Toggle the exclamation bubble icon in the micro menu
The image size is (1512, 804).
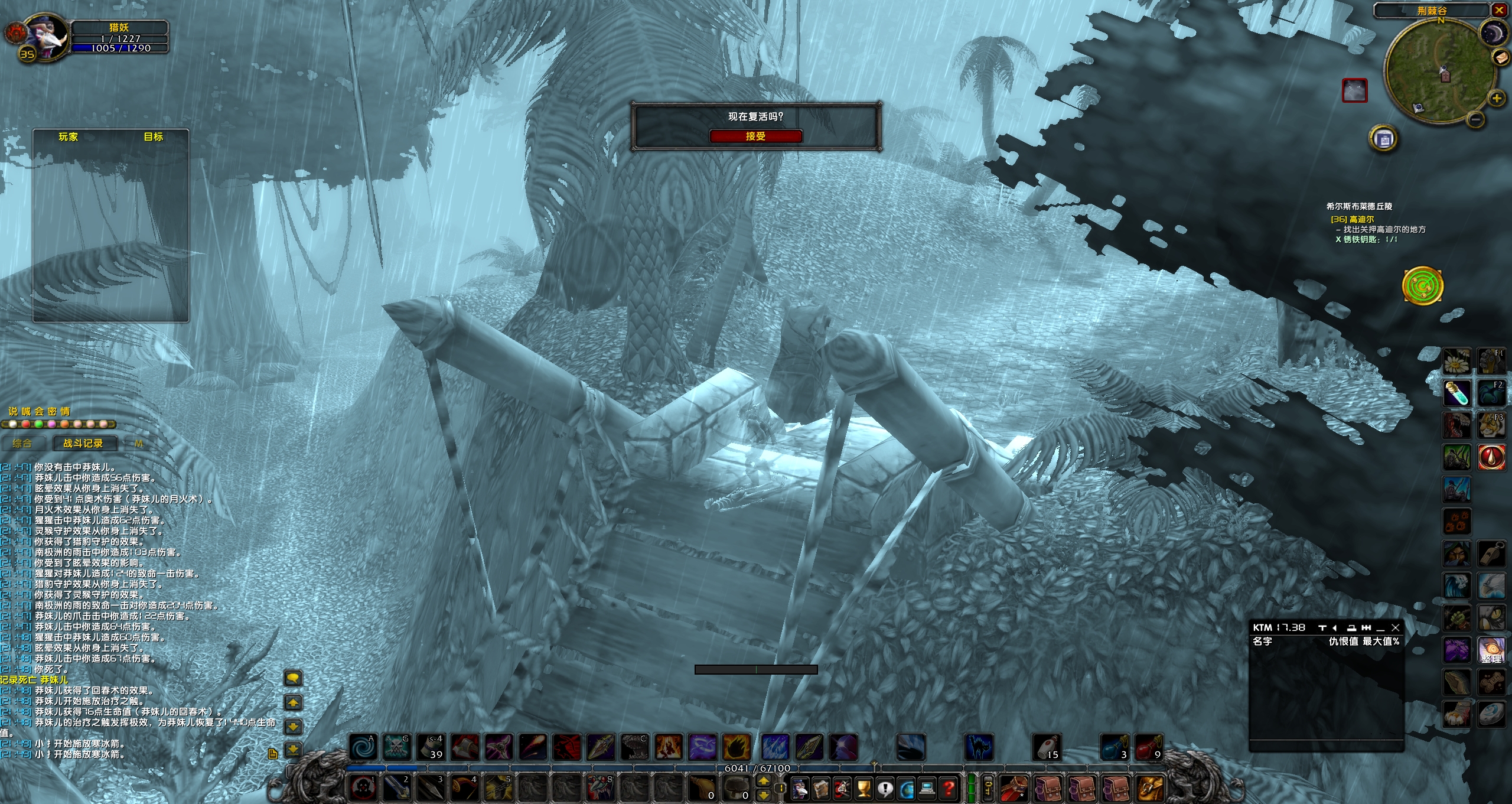[885, 789]
